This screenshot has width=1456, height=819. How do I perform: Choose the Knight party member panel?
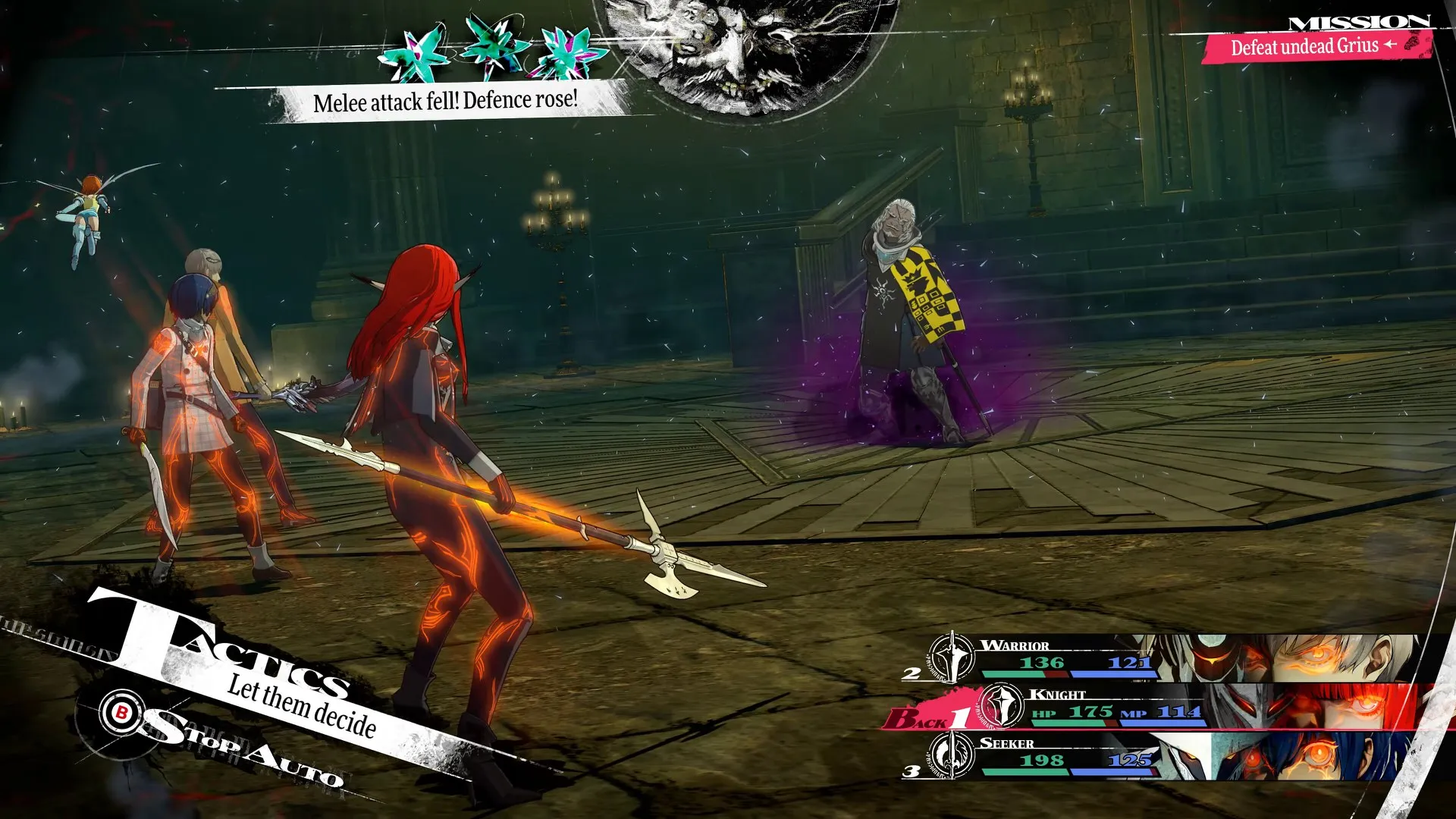[1183, 707]
